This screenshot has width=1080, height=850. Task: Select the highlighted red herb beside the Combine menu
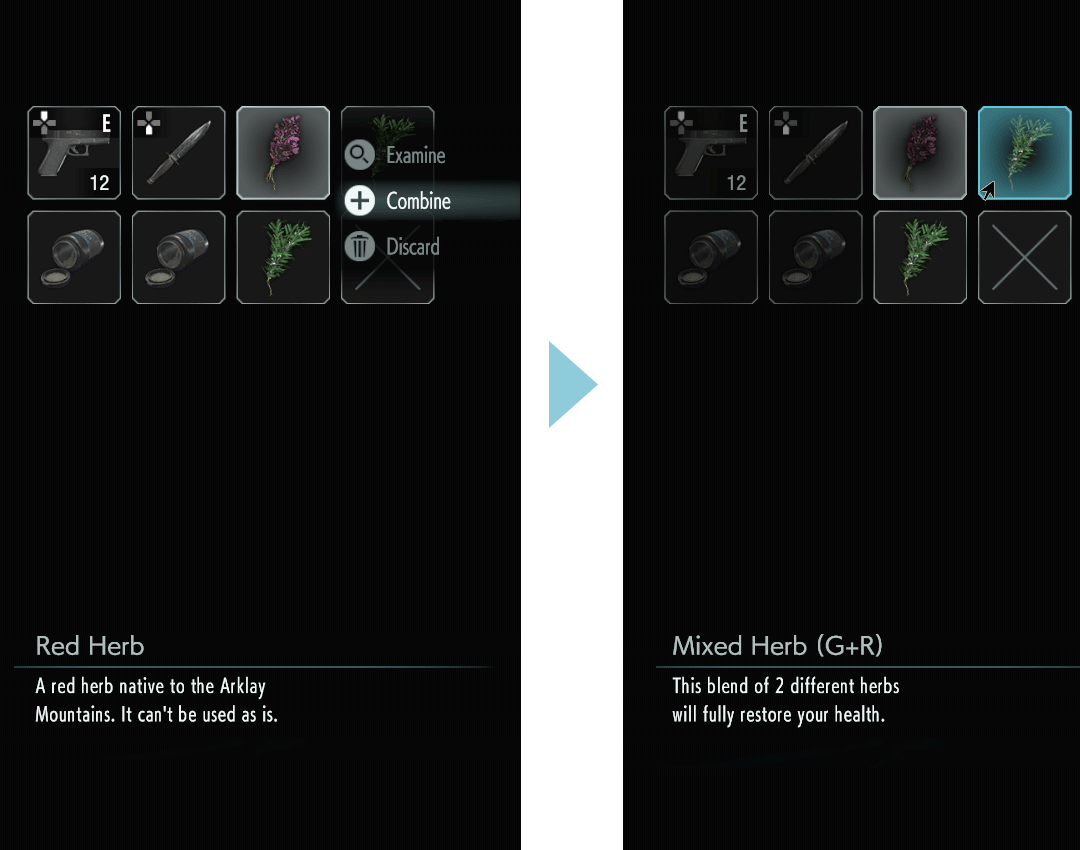pos(283,153)
